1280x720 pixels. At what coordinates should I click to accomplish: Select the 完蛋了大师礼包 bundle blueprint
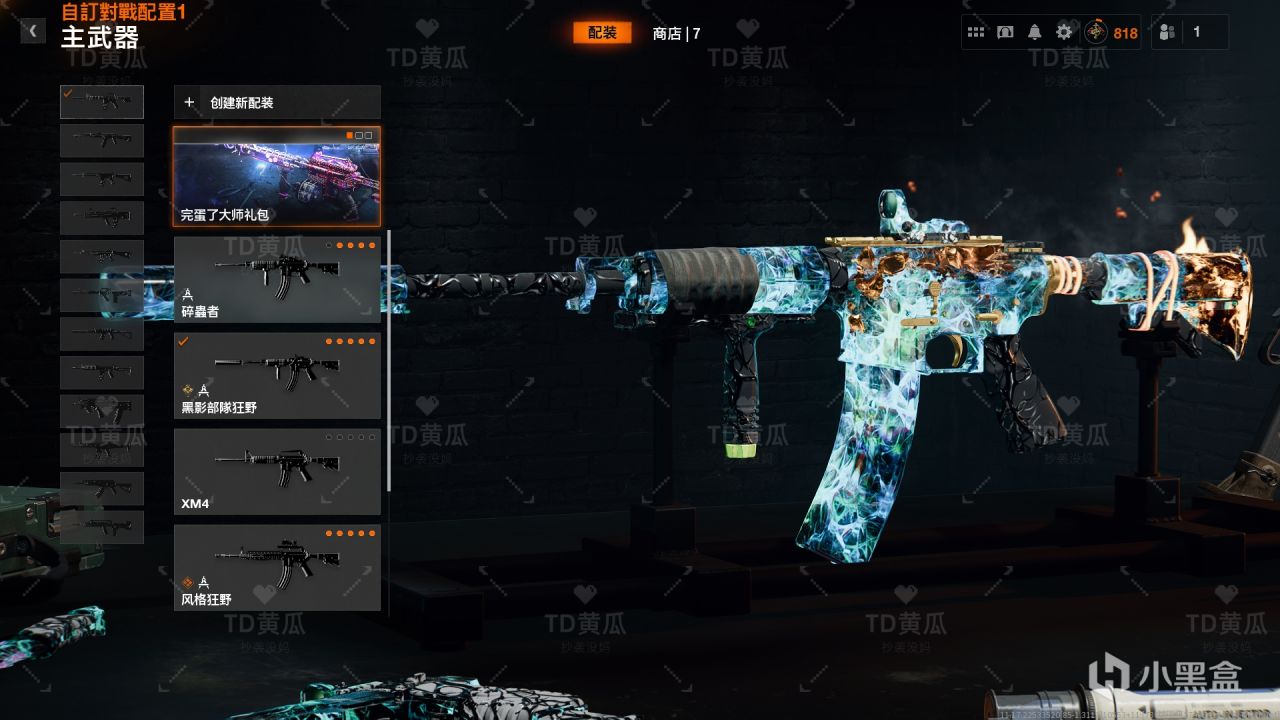277,177
